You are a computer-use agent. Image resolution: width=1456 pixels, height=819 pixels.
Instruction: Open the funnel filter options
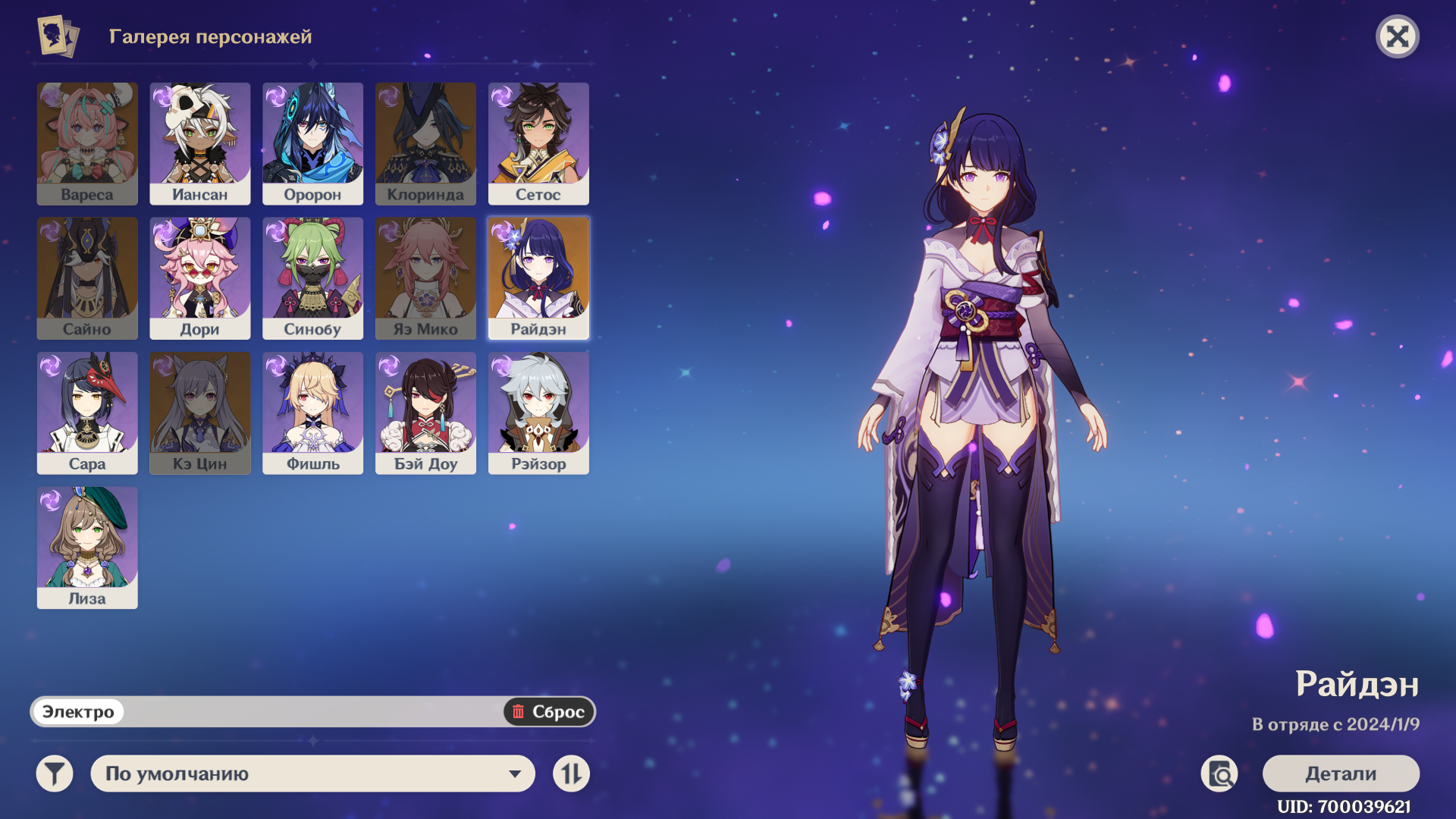coord(55,773)
